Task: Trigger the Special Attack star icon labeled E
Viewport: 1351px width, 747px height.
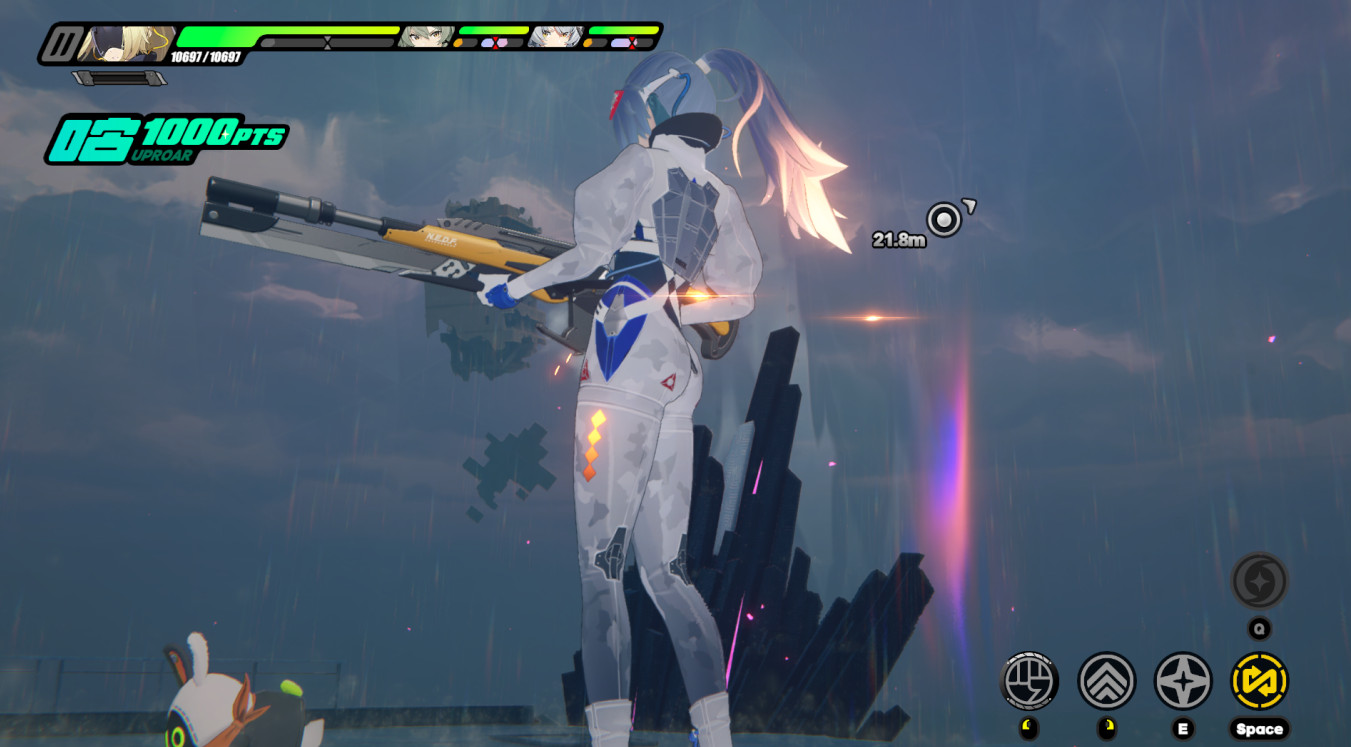Action: click(1183, 680)
